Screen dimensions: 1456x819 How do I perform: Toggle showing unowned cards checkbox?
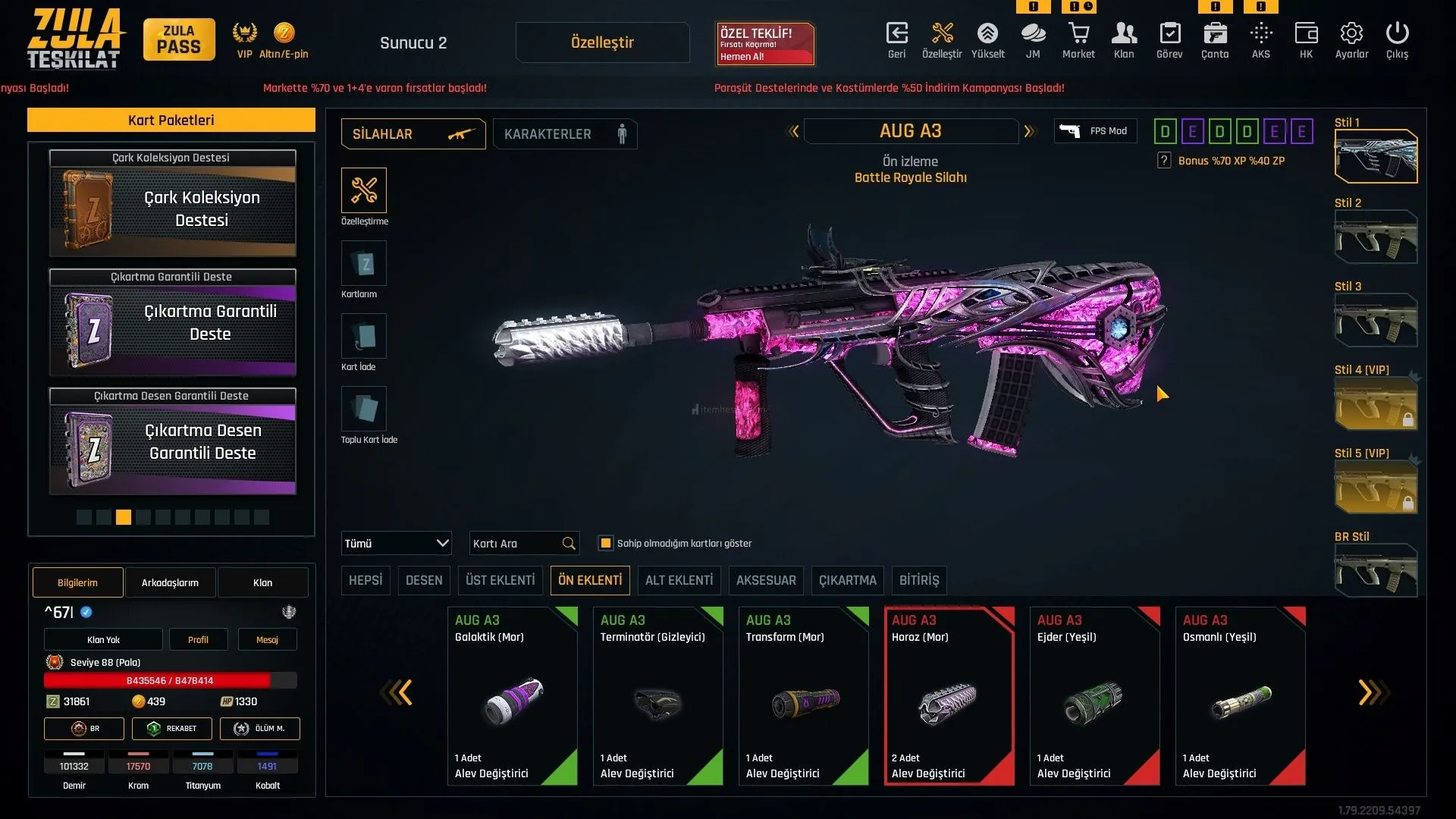click(606, 543)
